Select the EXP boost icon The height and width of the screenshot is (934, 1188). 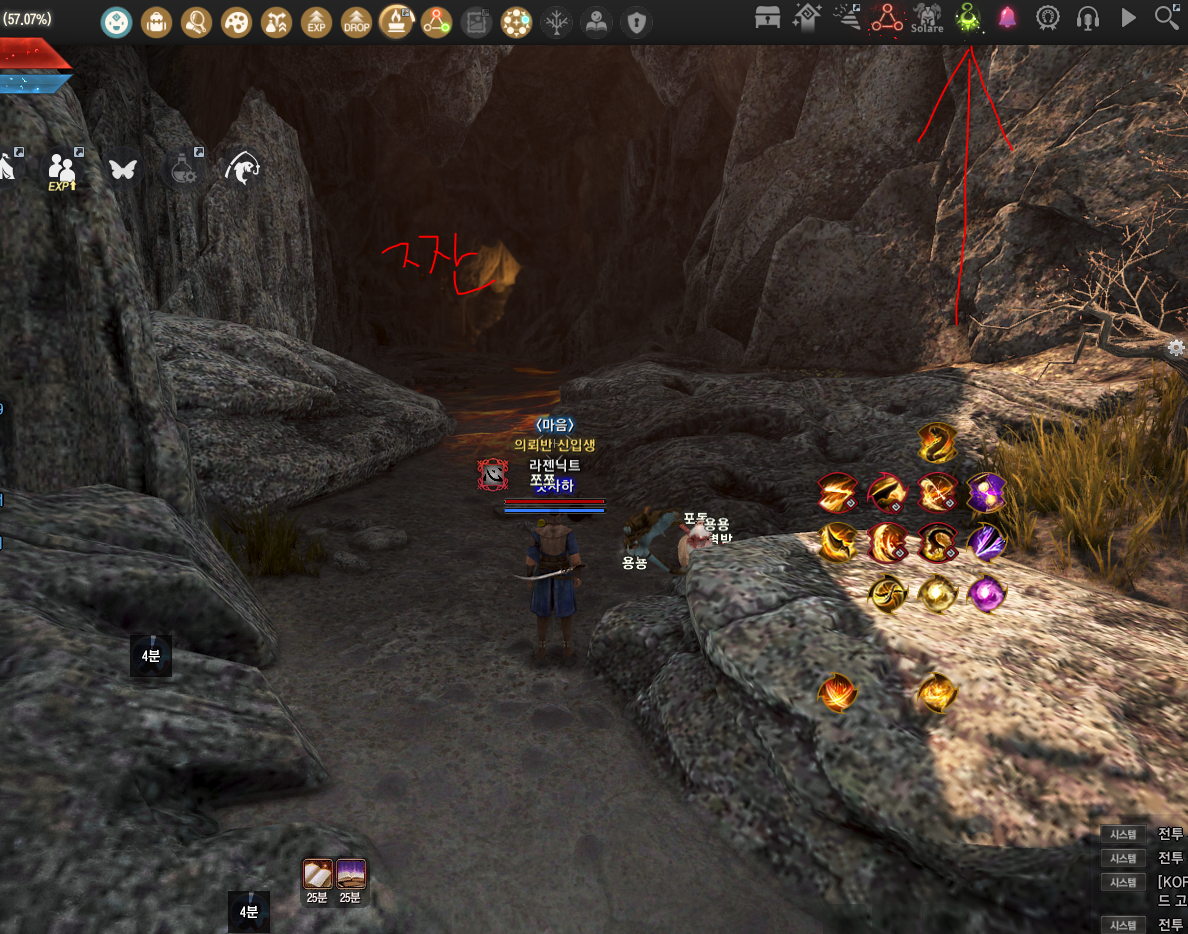point(316,21)
